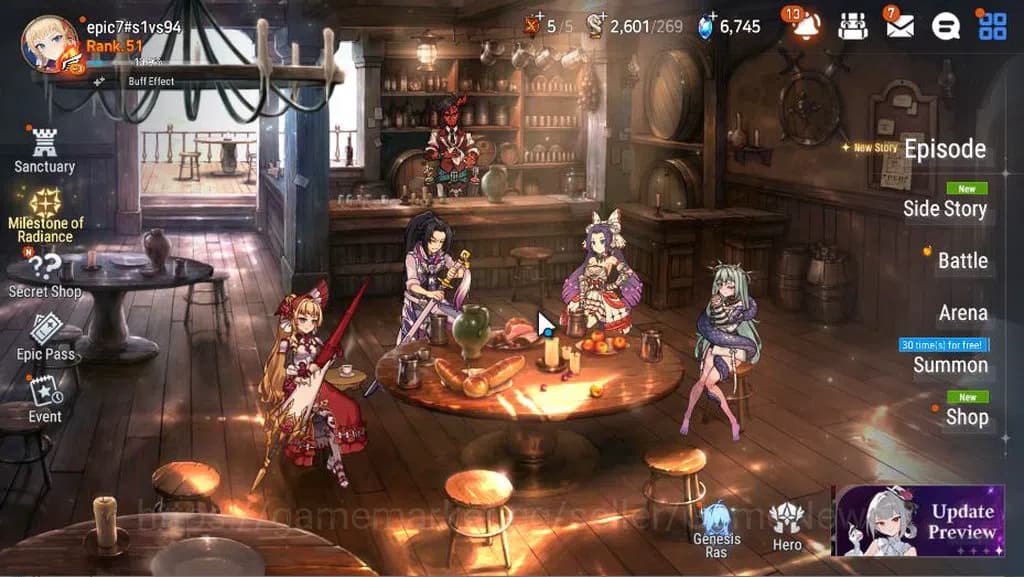Open the Event page

45,399
